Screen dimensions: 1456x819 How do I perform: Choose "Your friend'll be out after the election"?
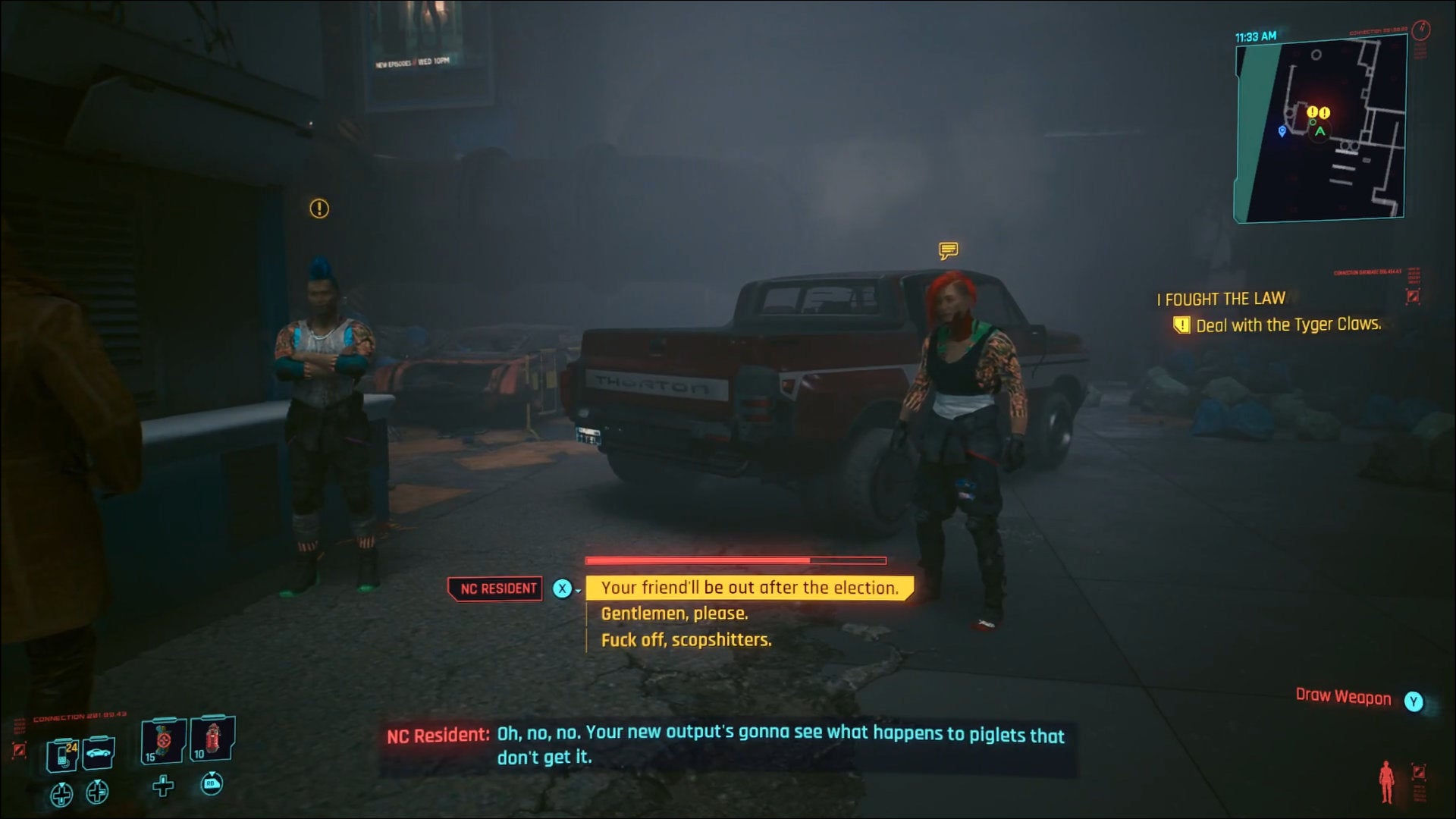click(749, 587)
